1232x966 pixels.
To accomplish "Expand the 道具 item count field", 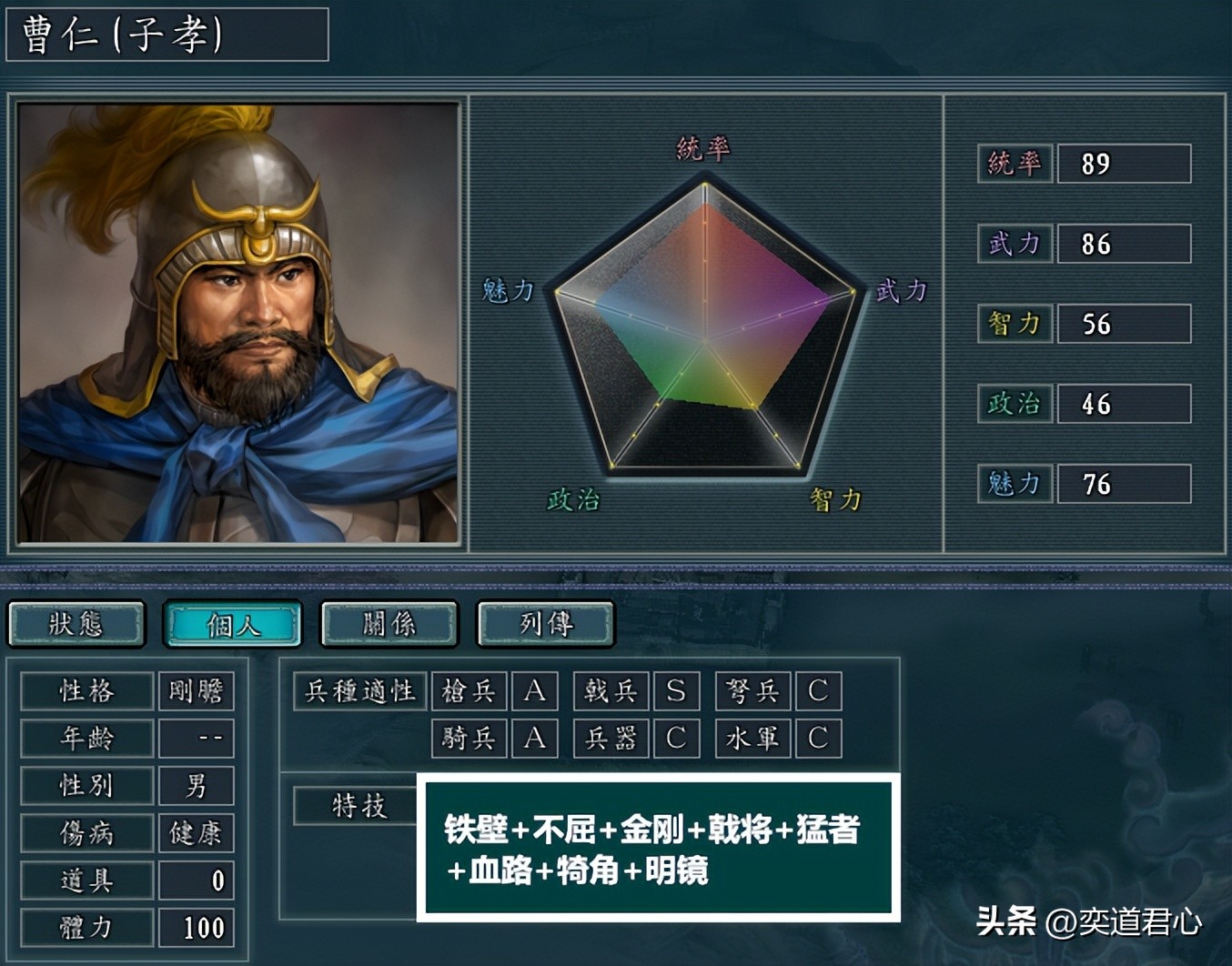I will [x=196, y=880].
